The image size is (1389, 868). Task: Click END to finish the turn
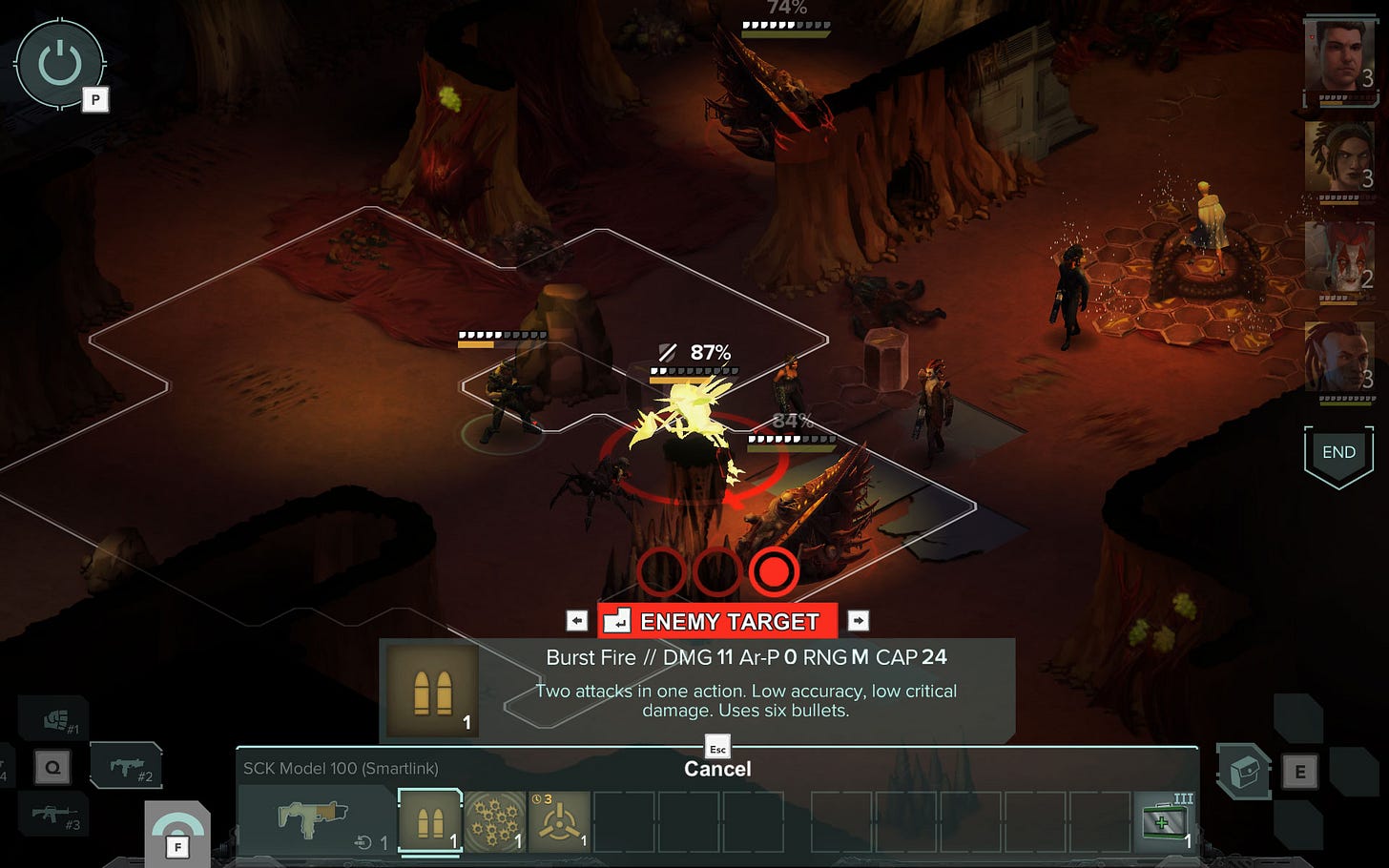click(x=1339, y=452)
